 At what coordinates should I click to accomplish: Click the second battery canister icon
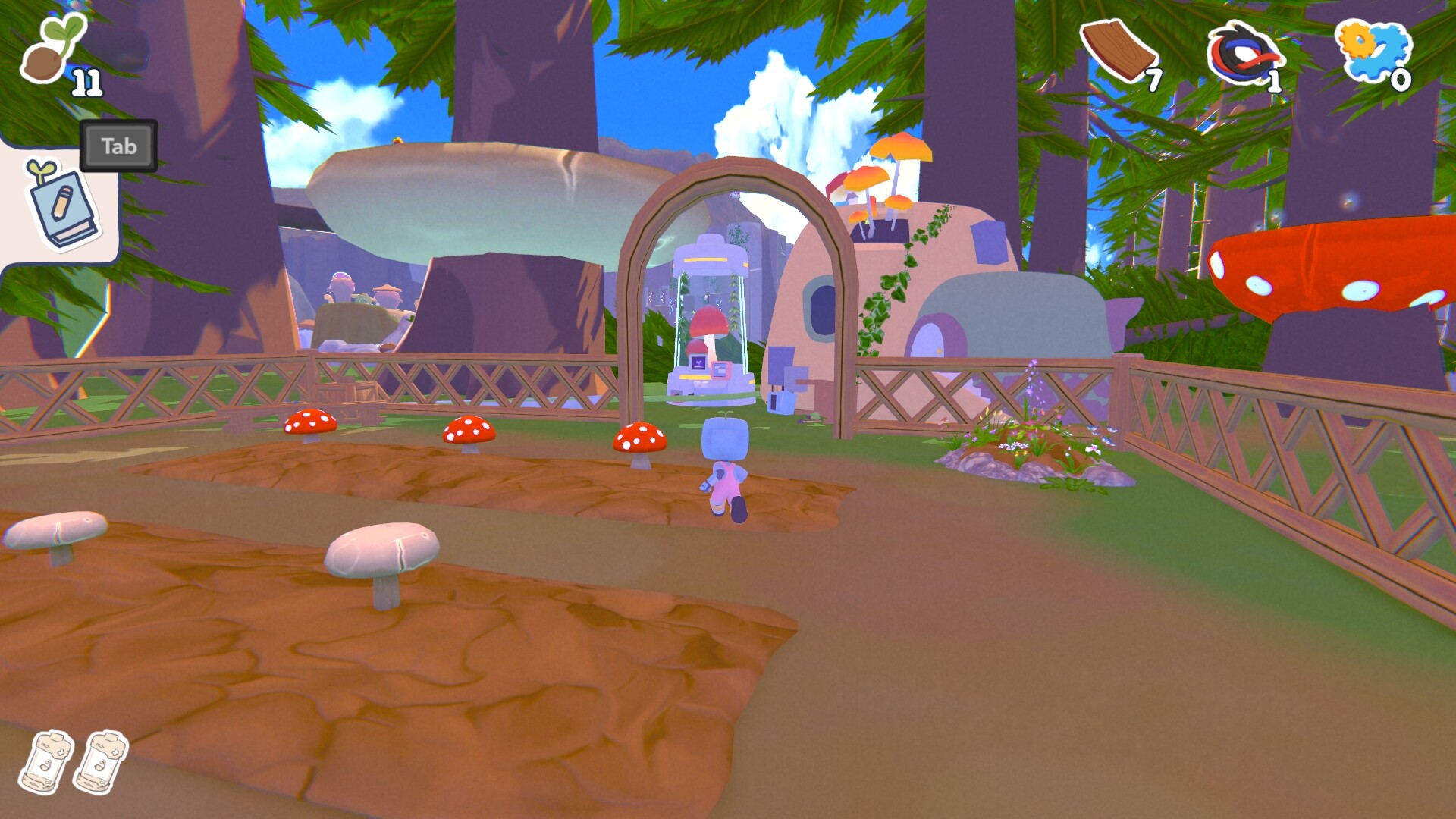[x=101, y=761]
